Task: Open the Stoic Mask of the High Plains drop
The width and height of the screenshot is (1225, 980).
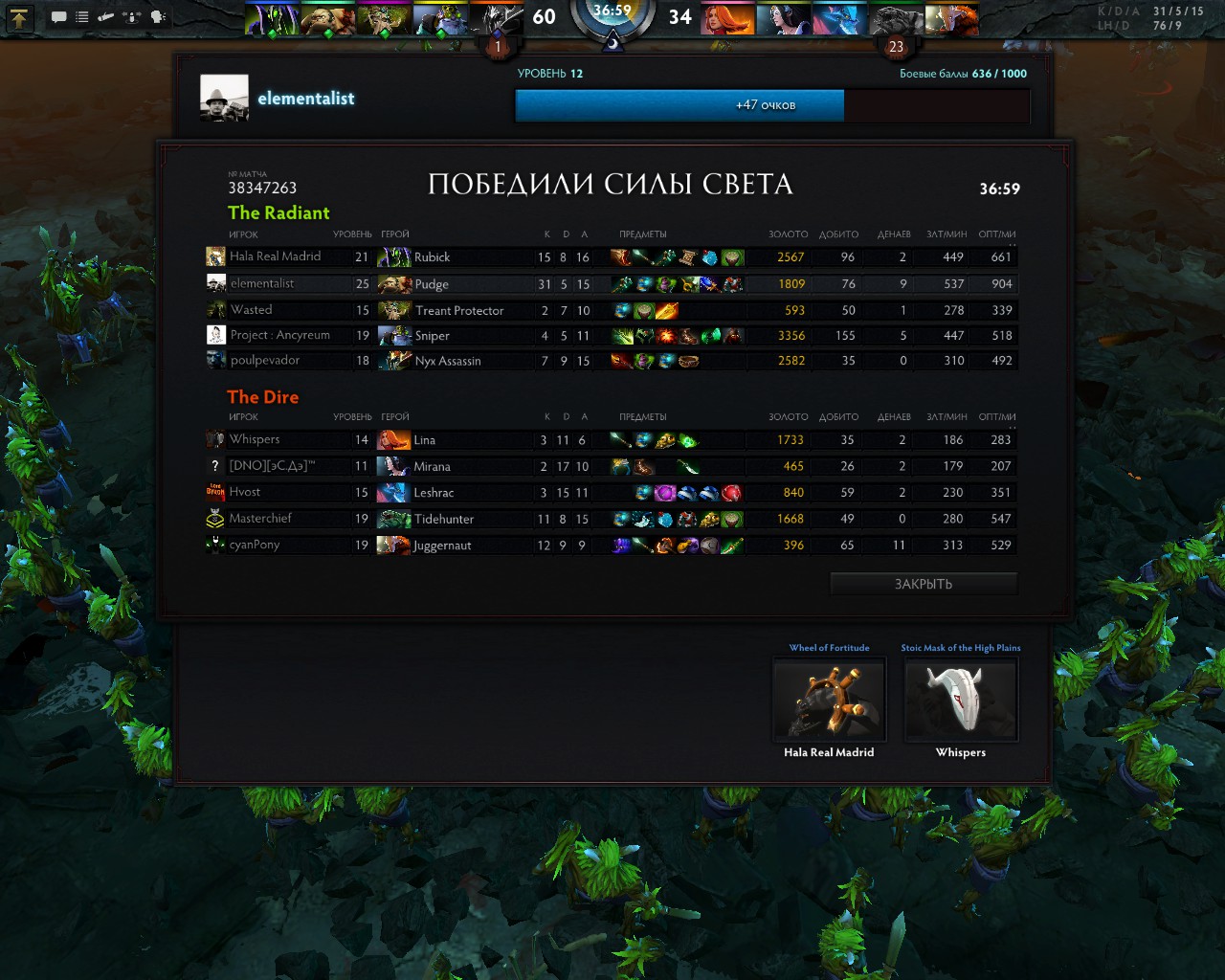Action: pyautogui.click(x=960, y=700)
